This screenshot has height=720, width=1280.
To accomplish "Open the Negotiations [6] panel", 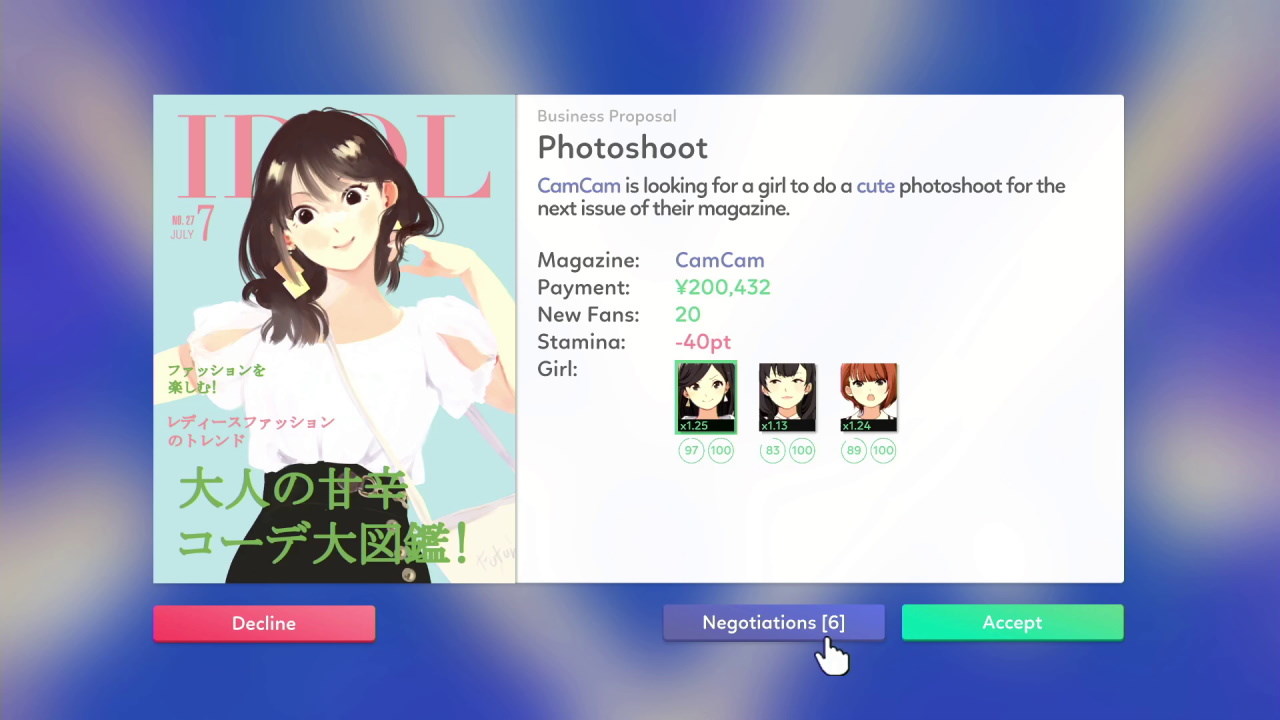I will pos(774,622).
